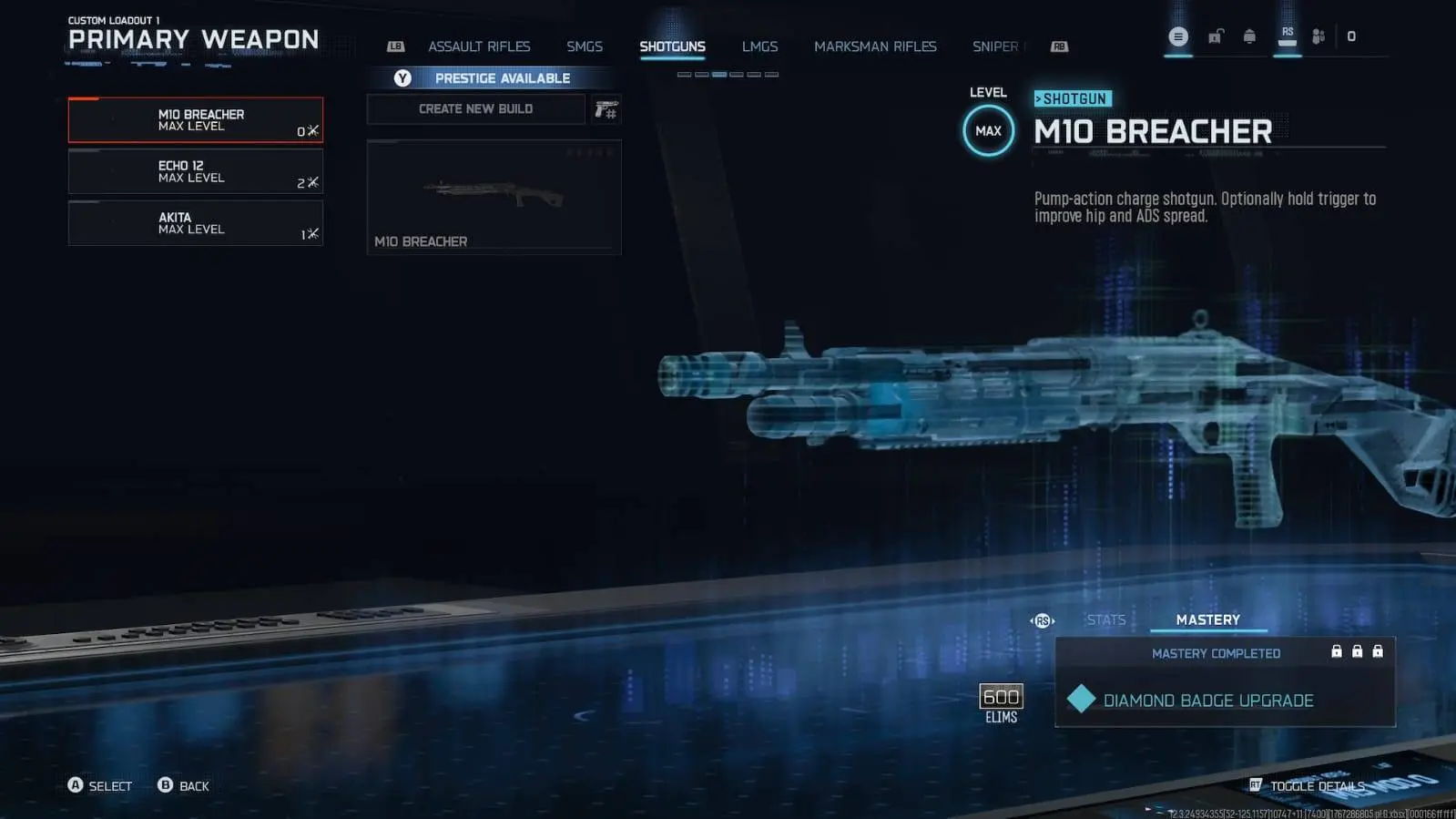Viewport: 1456px width, 819px height.
Task: Open the main menu circle icon top right
Action: click(x=1177, y=36)
